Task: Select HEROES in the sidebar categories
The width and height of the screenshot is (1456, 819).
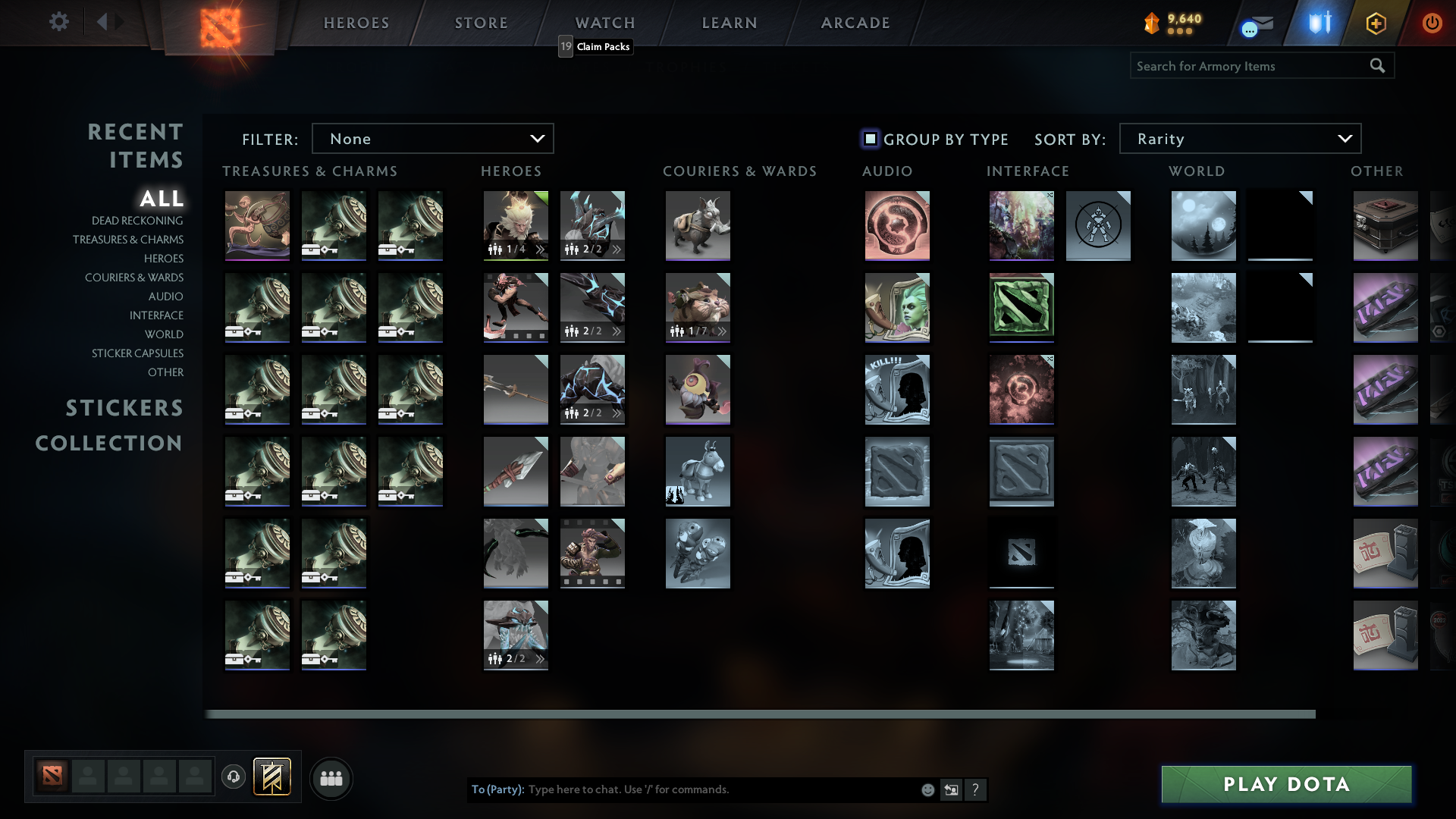Action: click(164, 259)
